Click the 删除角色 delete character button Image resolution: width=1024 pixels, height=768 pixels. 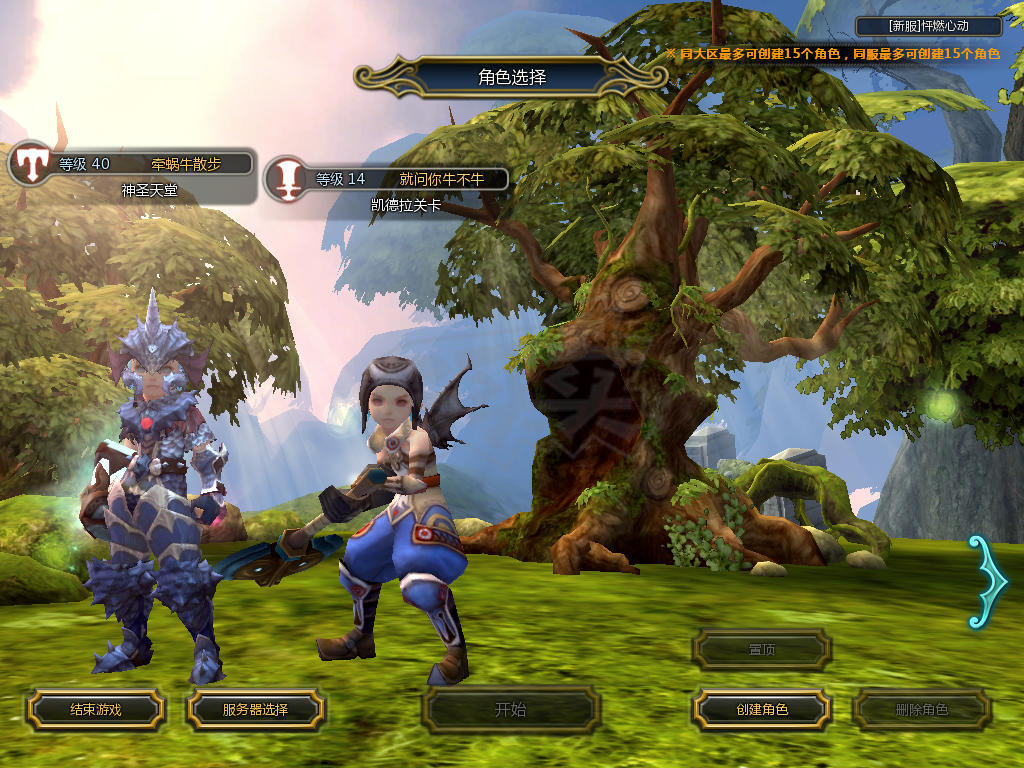pos(921,710)
